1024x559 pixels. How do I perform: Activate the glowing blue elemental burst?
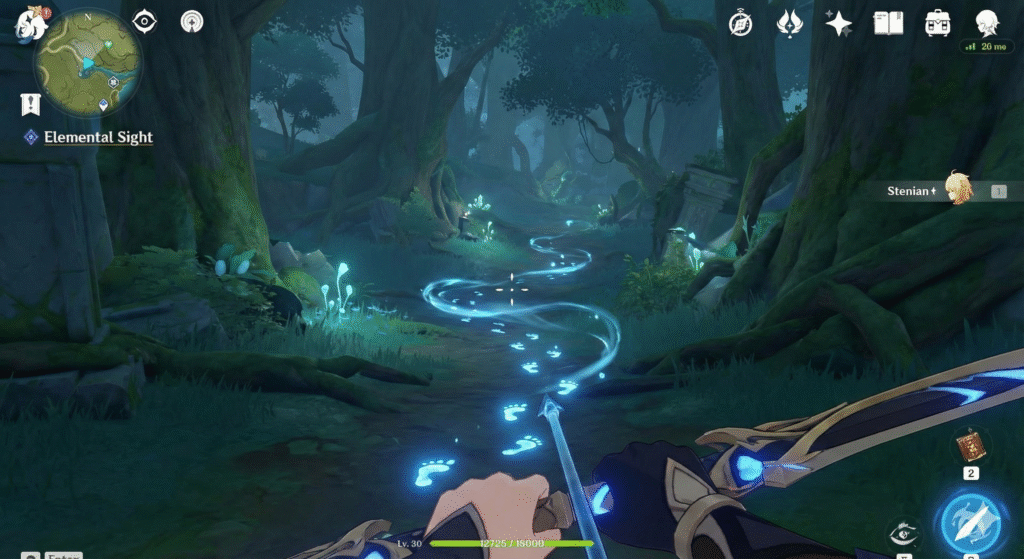(968, 520)
